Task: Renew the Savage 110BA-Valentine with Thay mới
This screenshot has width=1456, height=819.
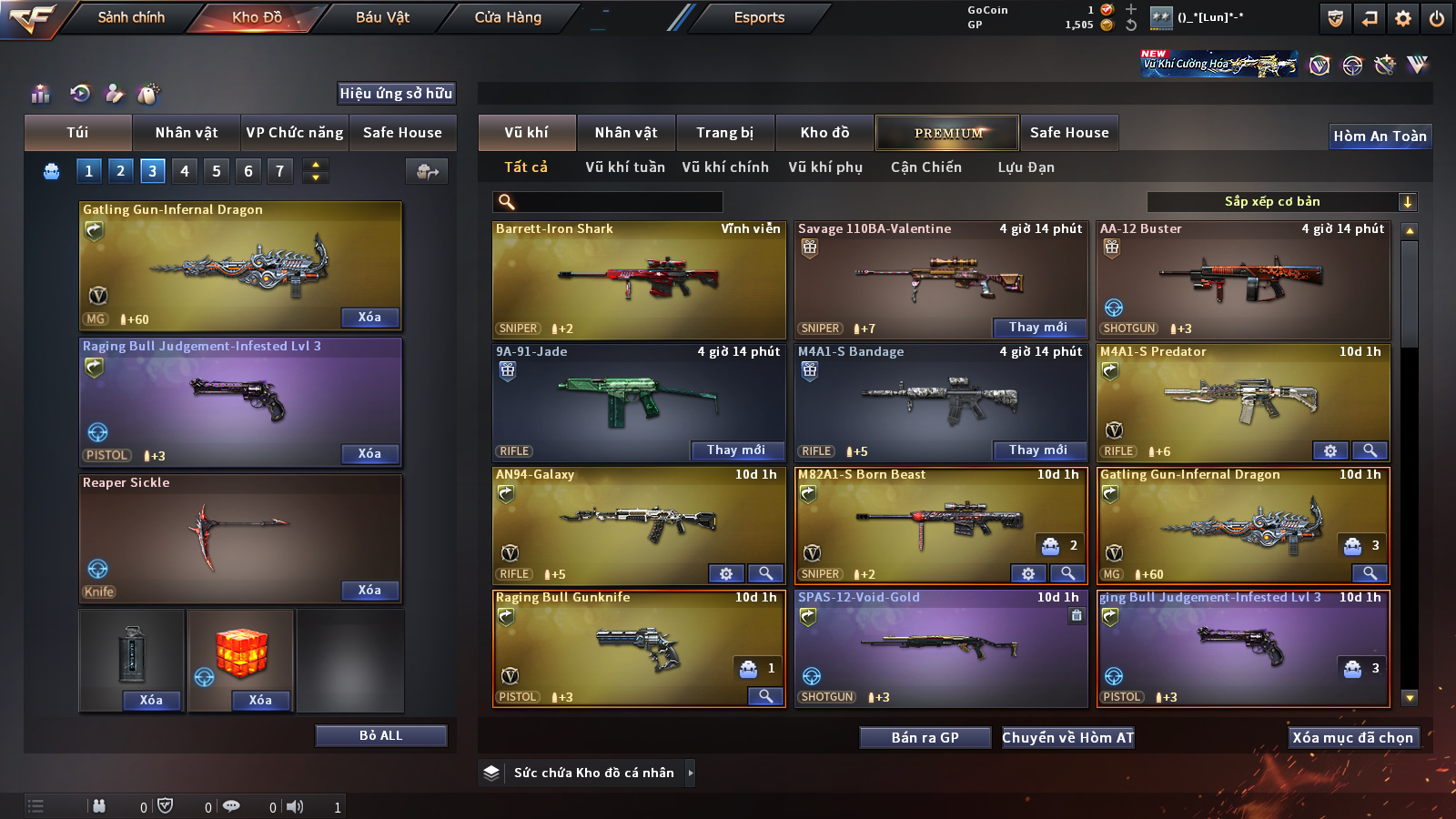Action: click(1037, 328)
